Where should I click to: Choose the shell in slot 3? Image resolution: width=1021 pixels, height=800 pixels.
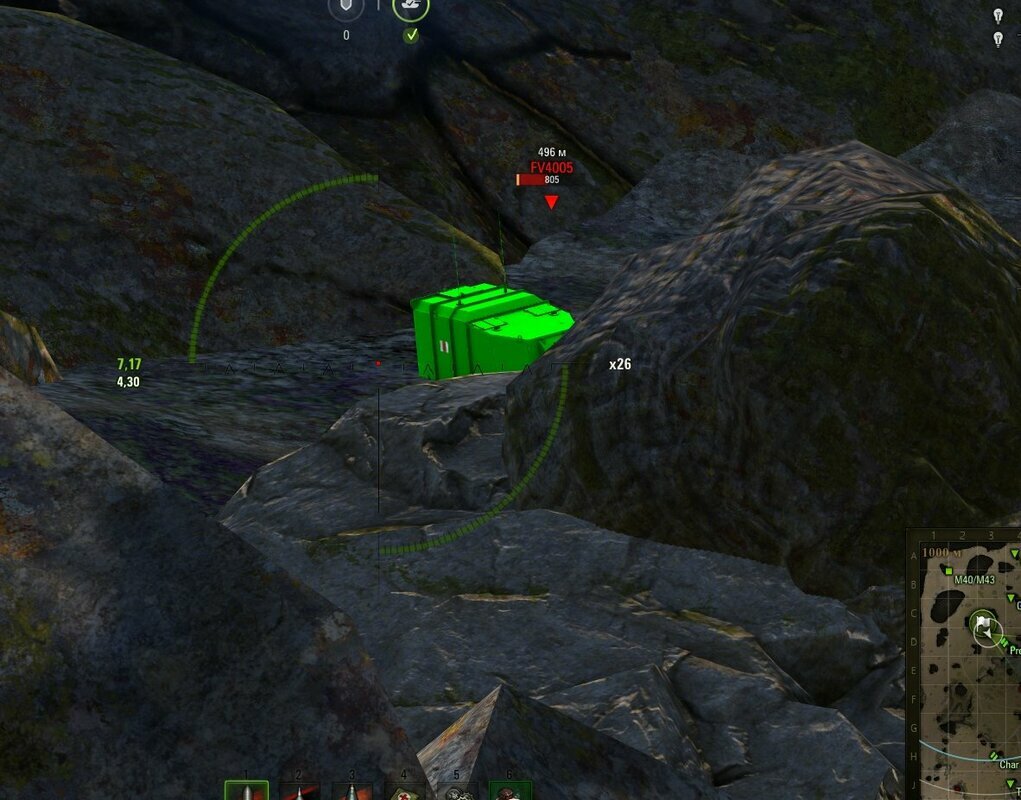(x=352, y=791)
